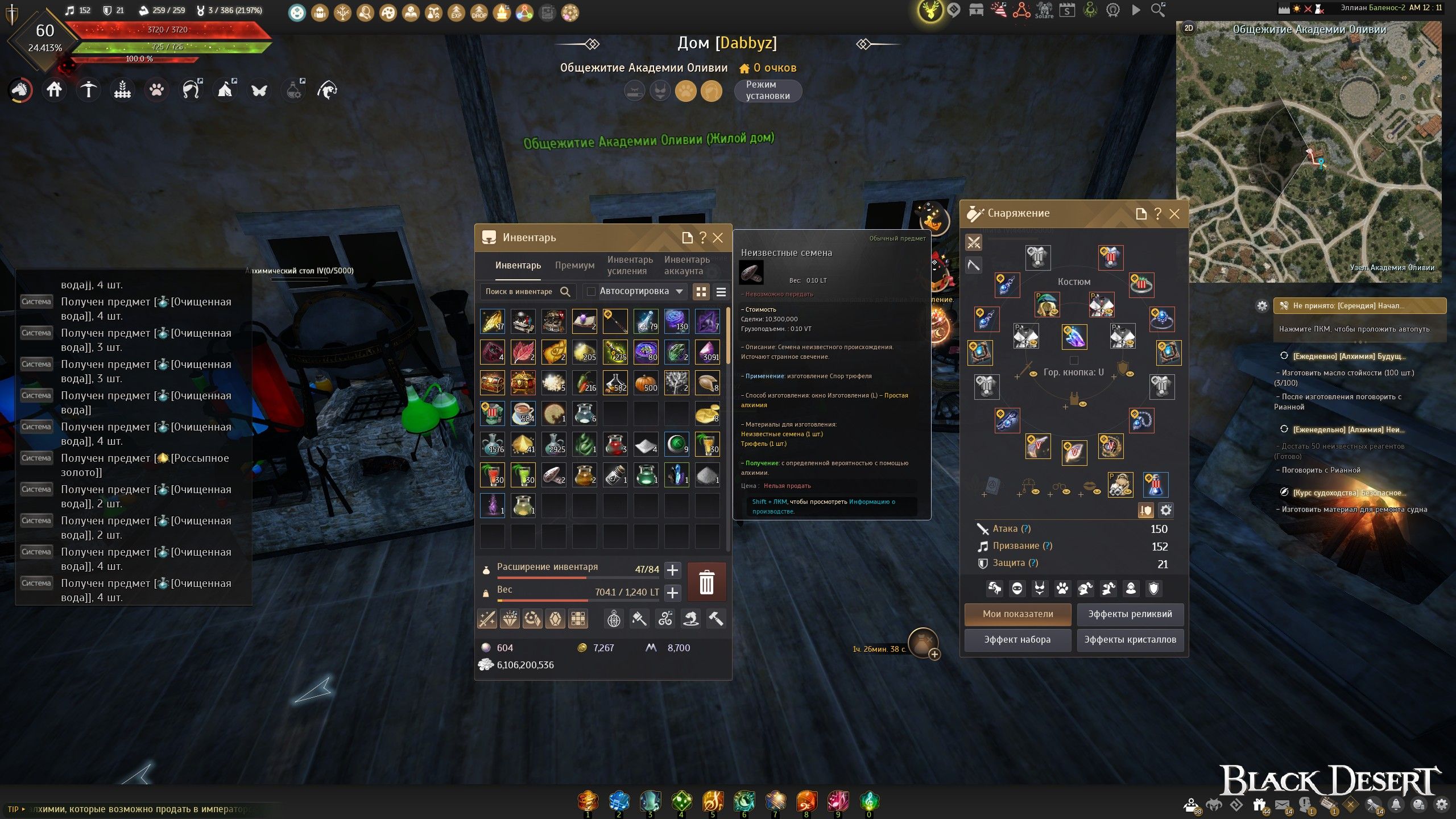This screenshot has width=1456, height=819.
Task: Open the Серендия quest notification
Action: coord(1359,306)
